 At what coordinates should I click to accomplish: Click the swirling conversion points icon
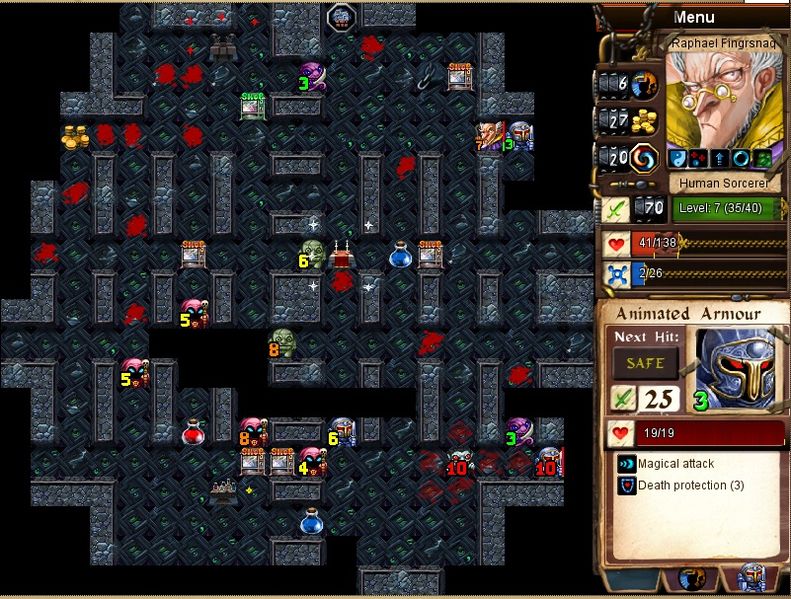coord(643,158)
